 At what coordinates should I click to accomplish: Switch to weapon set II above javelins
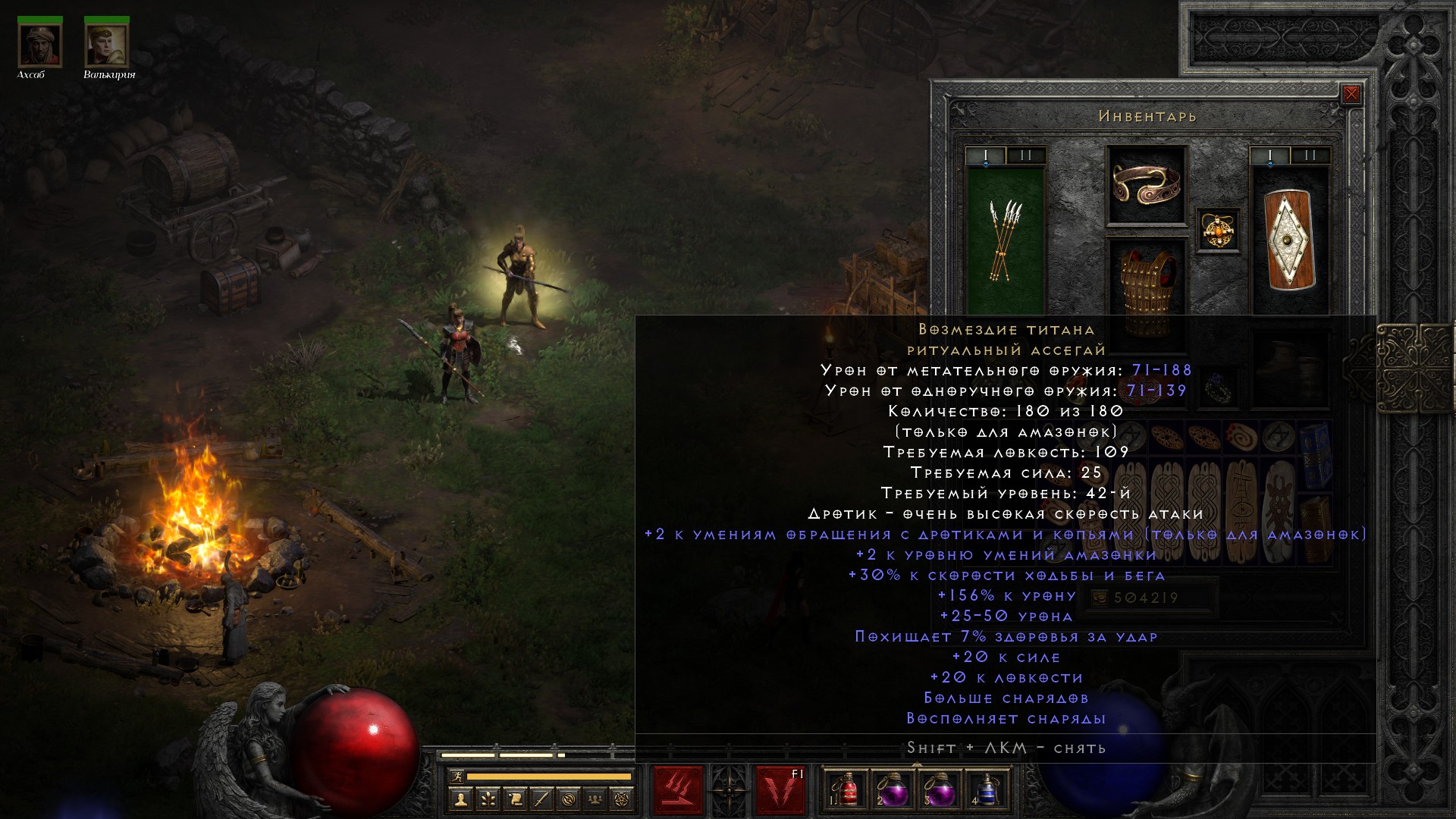[1026, 155]
